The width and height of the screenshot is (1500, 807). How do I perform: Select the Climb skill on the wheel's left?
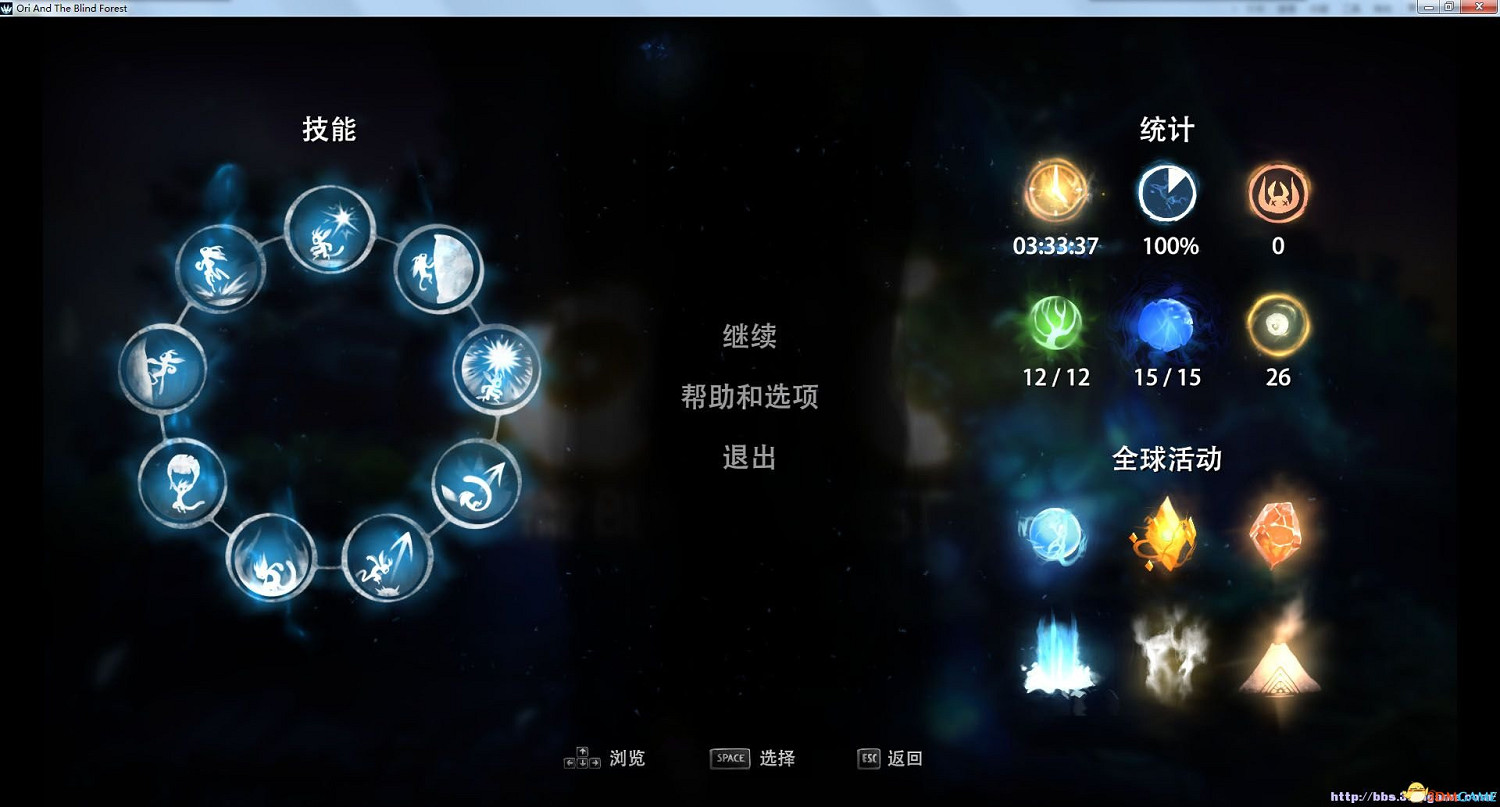(165, 370)
